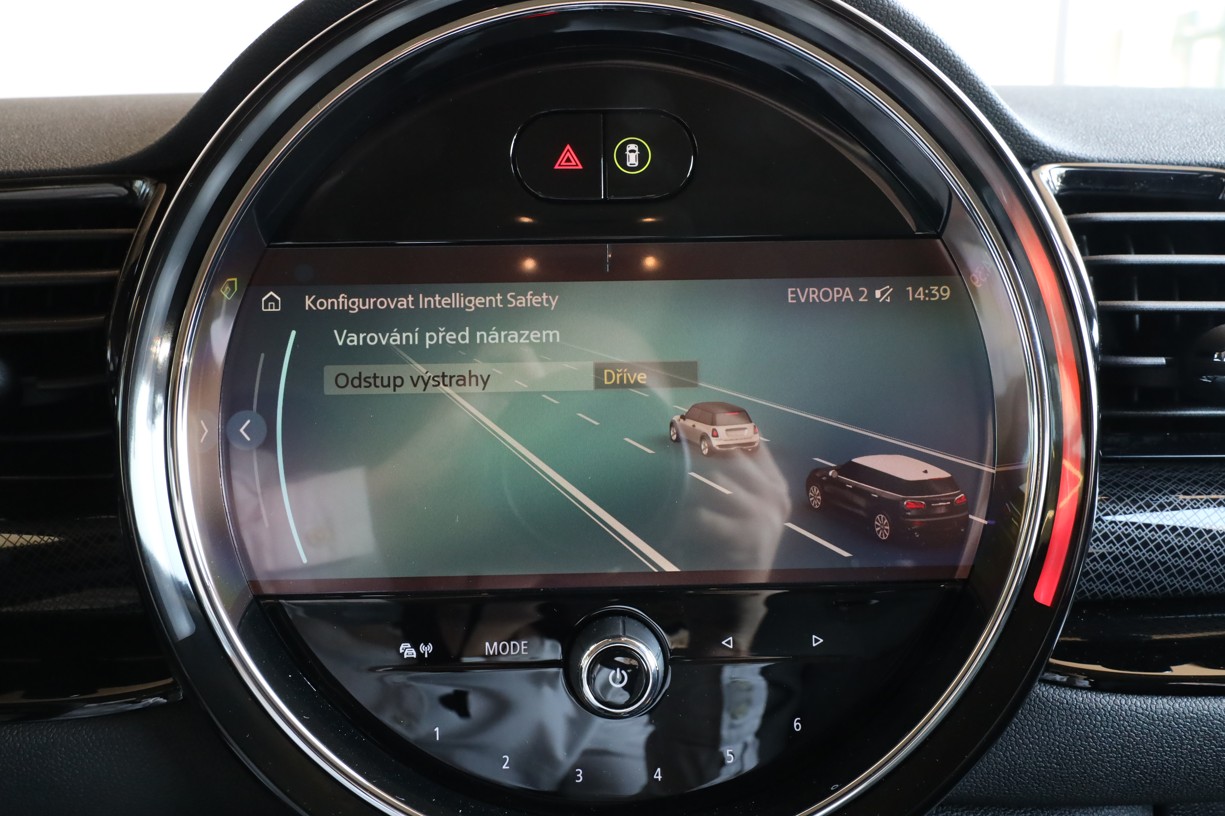Skip to next station with right arrow
The width and height of the screenshot is (1225, 816).
817,640
